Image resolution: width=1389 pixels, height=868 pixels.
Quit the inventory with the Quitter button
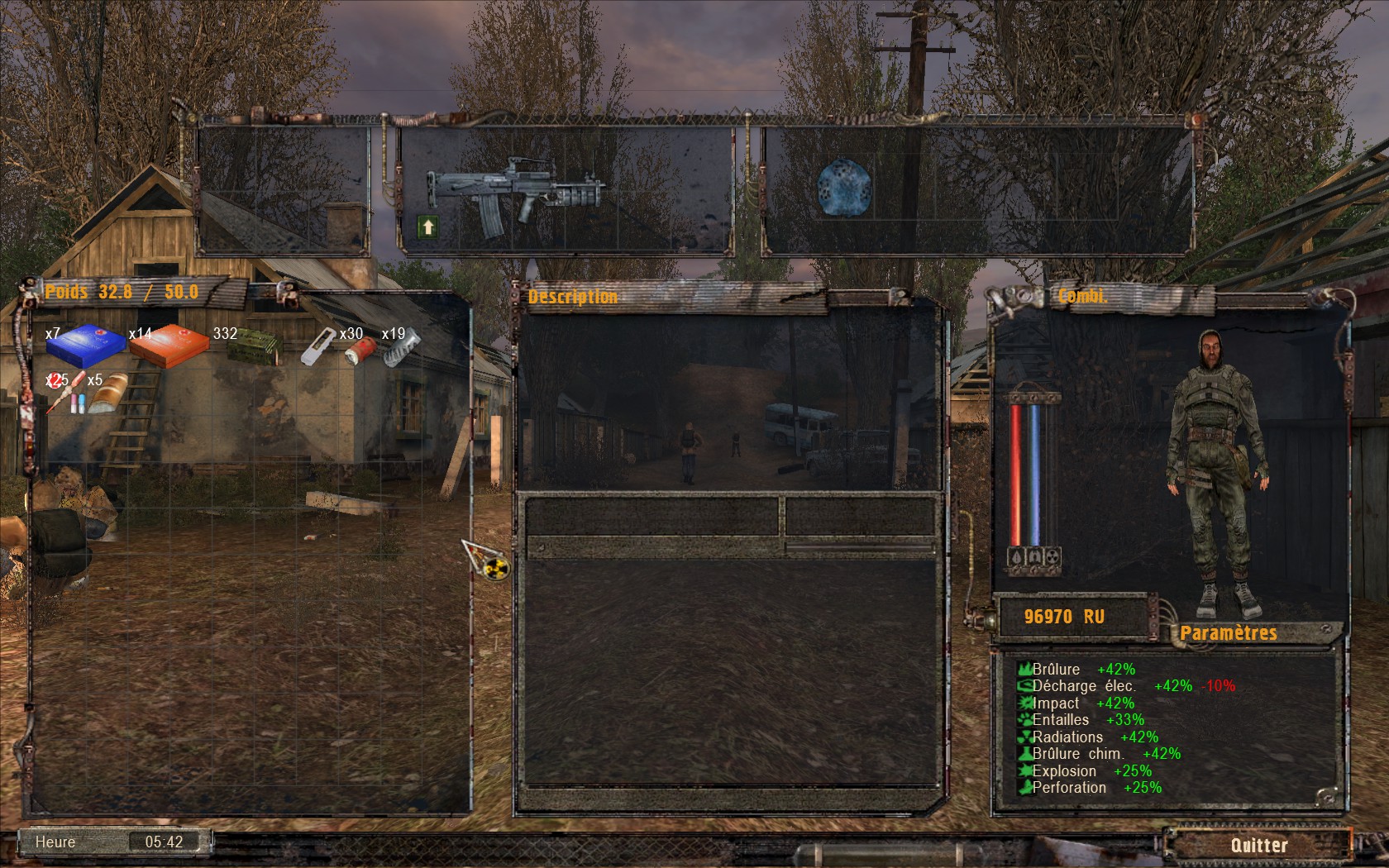(x=1258, y=845)
